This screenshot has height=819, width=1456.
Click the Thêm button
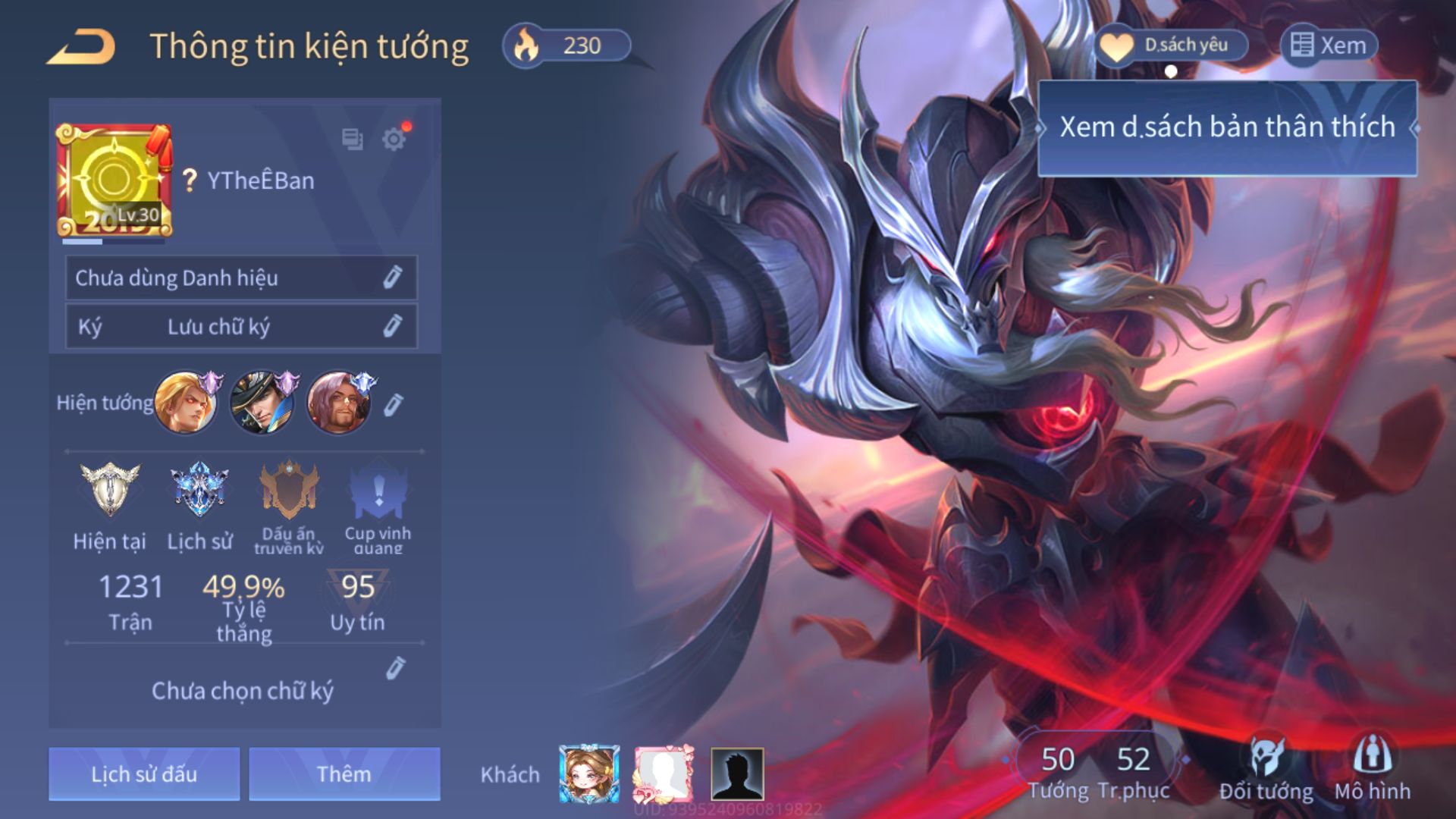(x=344, y=773)
